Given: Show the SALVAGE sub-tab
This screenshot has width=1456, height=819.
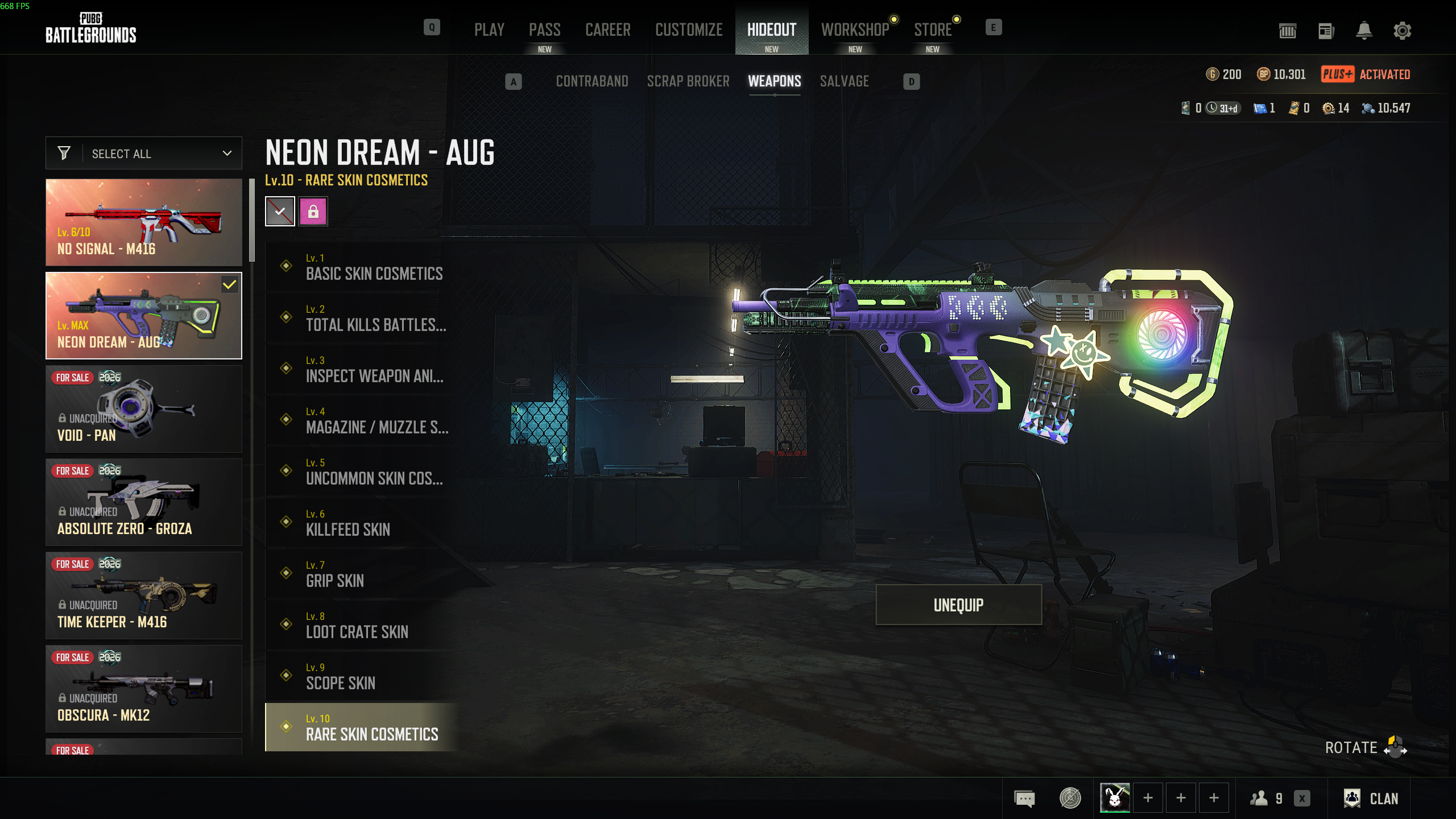Looking at the screenshot, I should (x=844, y=81).
